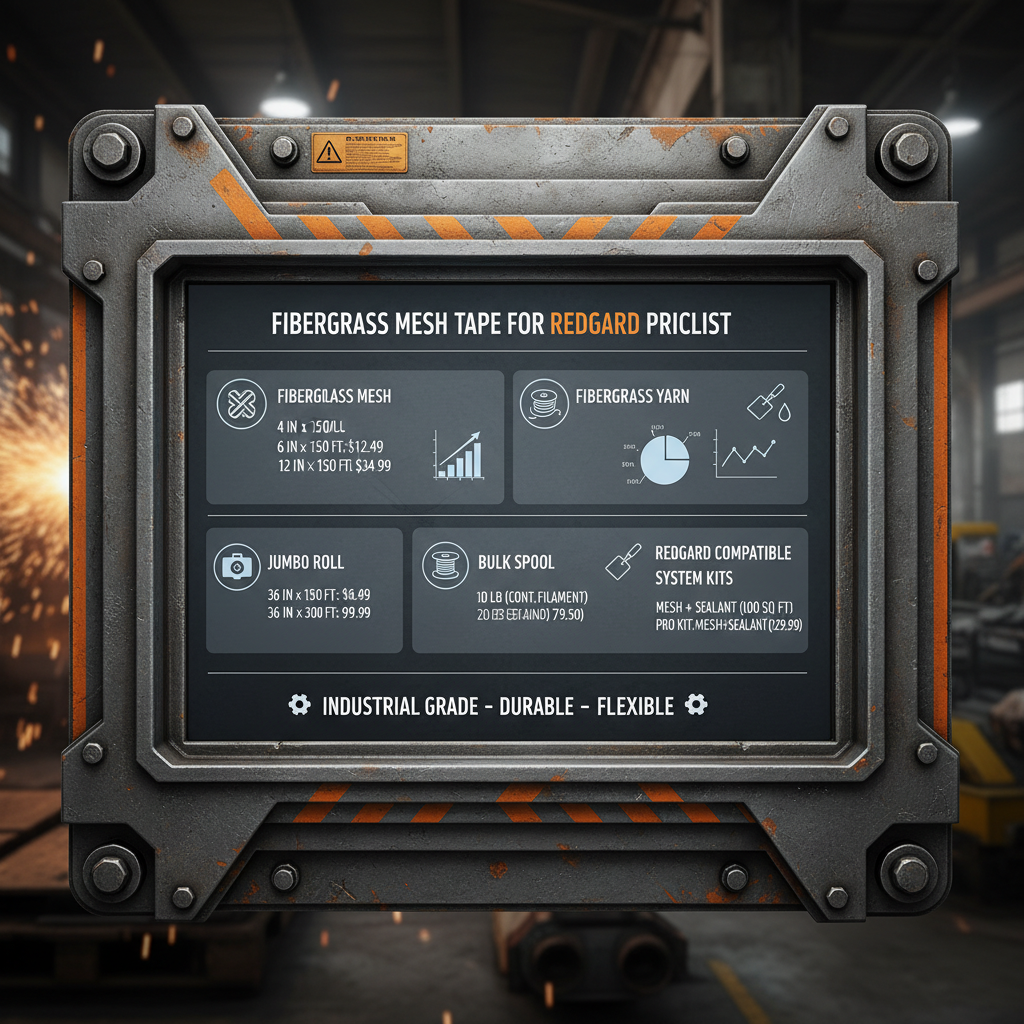Viewport: 1024px width, 1024px height.
Task: View the line graph beside the pie chart
Action: (748, 456)
